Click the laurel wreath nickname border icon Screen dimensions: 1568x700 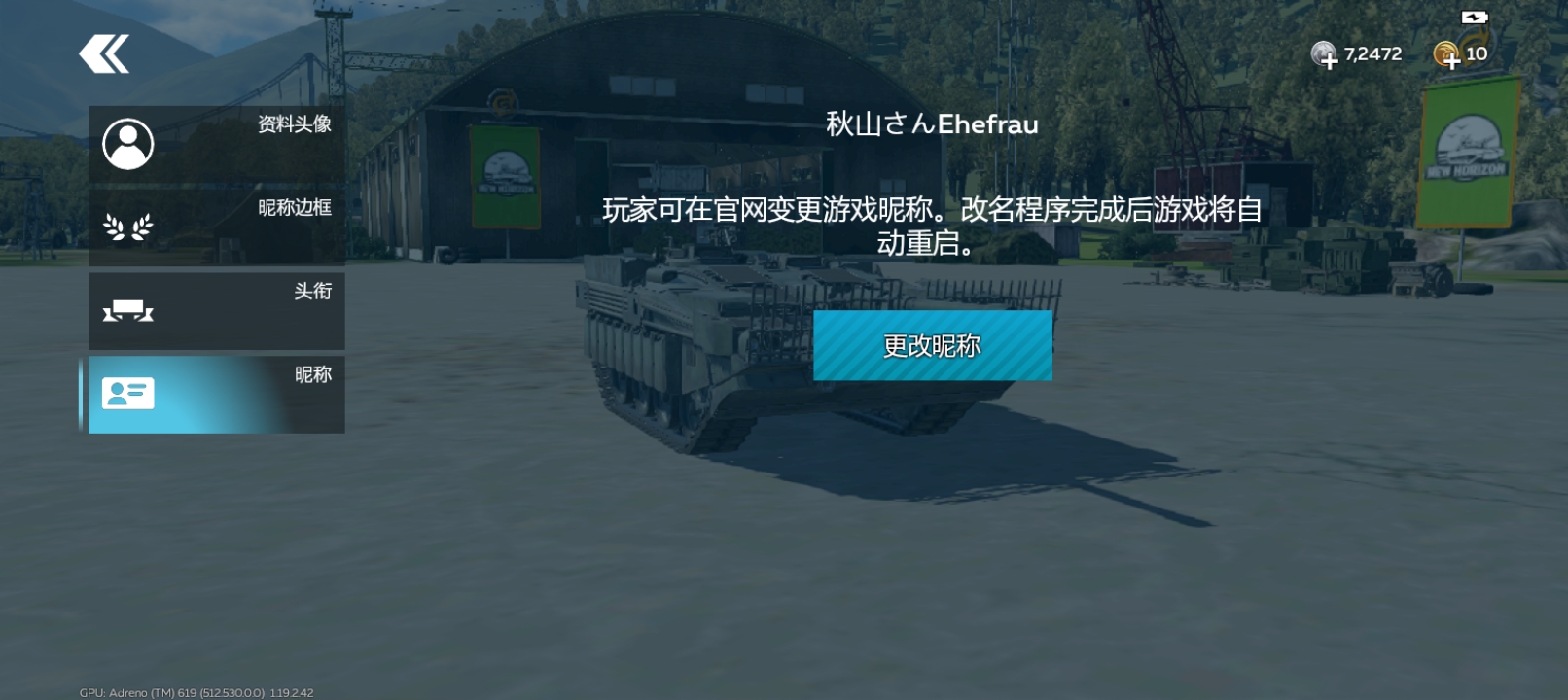127,227
